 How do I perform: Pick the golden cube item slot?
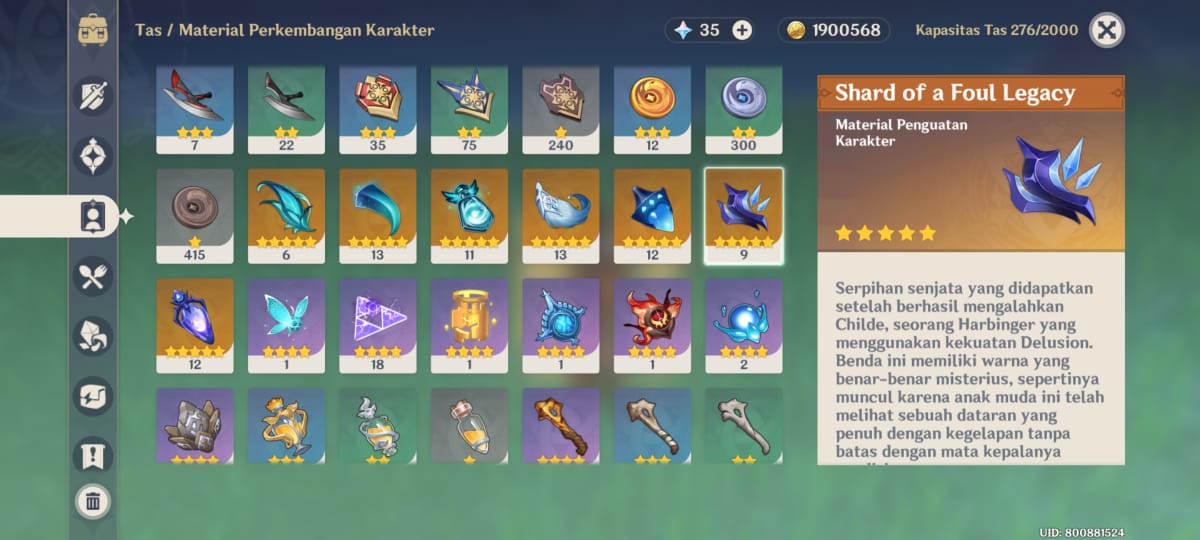tap(469, 325)
